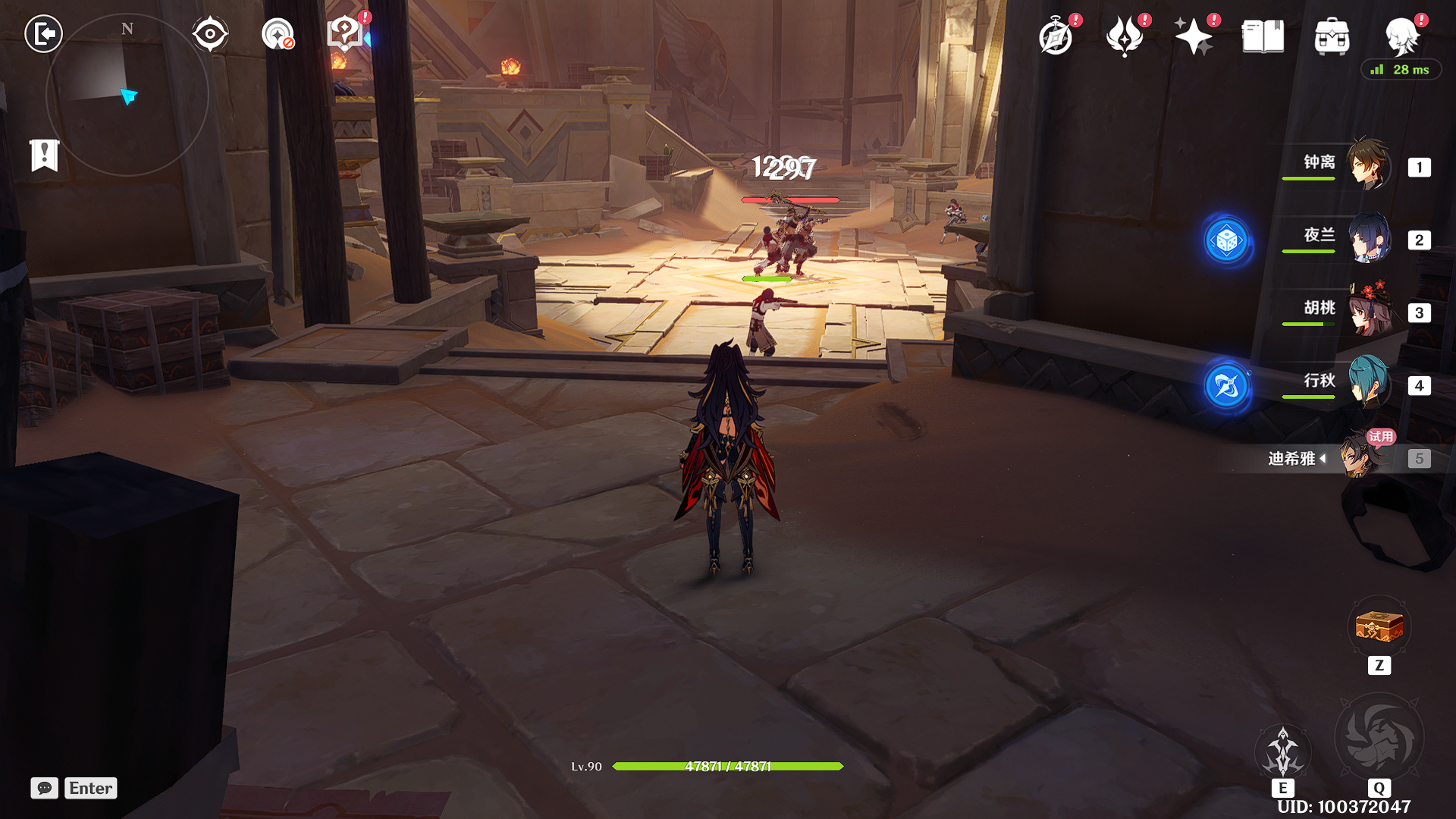Open the compass adventure handbook icon
Image resolution: width=1456 pixels, height=819 pixels.
point(1056,36)
